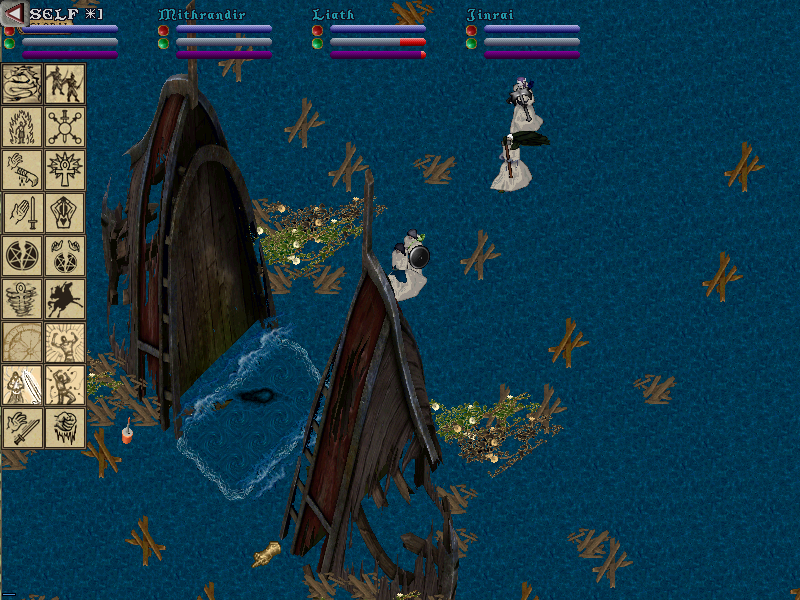This screenshot has width=800, height=600.
Task: Click the left-pointing arrow beside SELF
Action: pos(14,14)
